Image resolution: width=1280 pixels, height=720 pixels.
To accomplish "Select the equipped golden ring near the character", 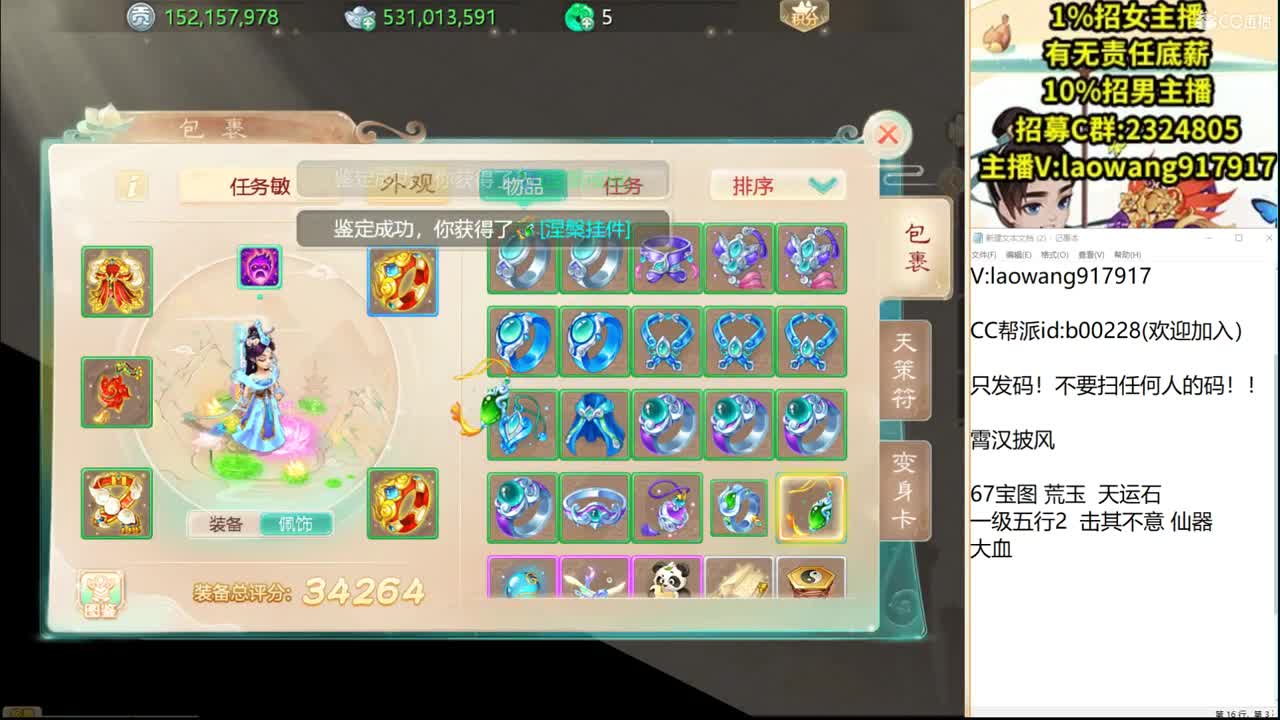I will point(403,281).
